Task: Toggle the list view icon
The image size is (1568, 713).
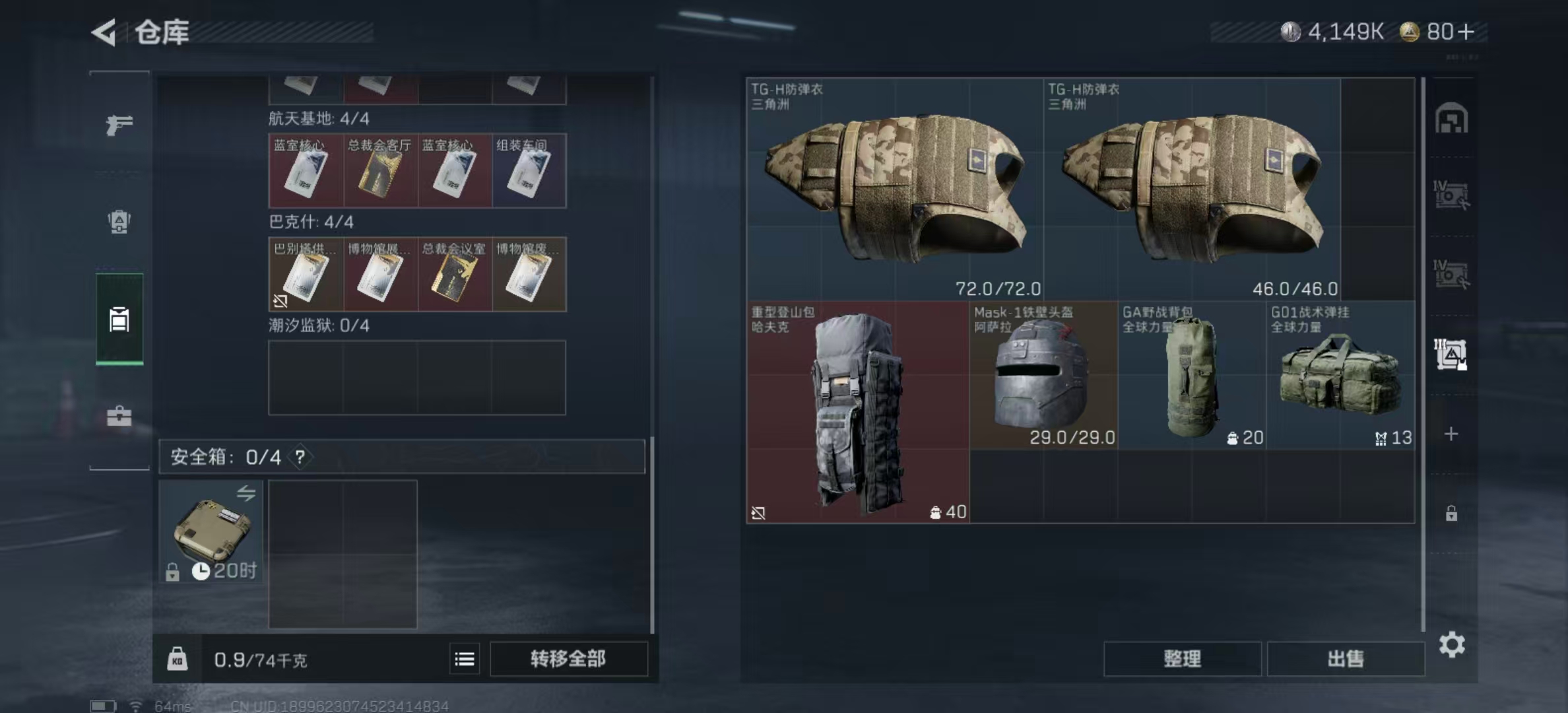Action: tap(465, 659)
